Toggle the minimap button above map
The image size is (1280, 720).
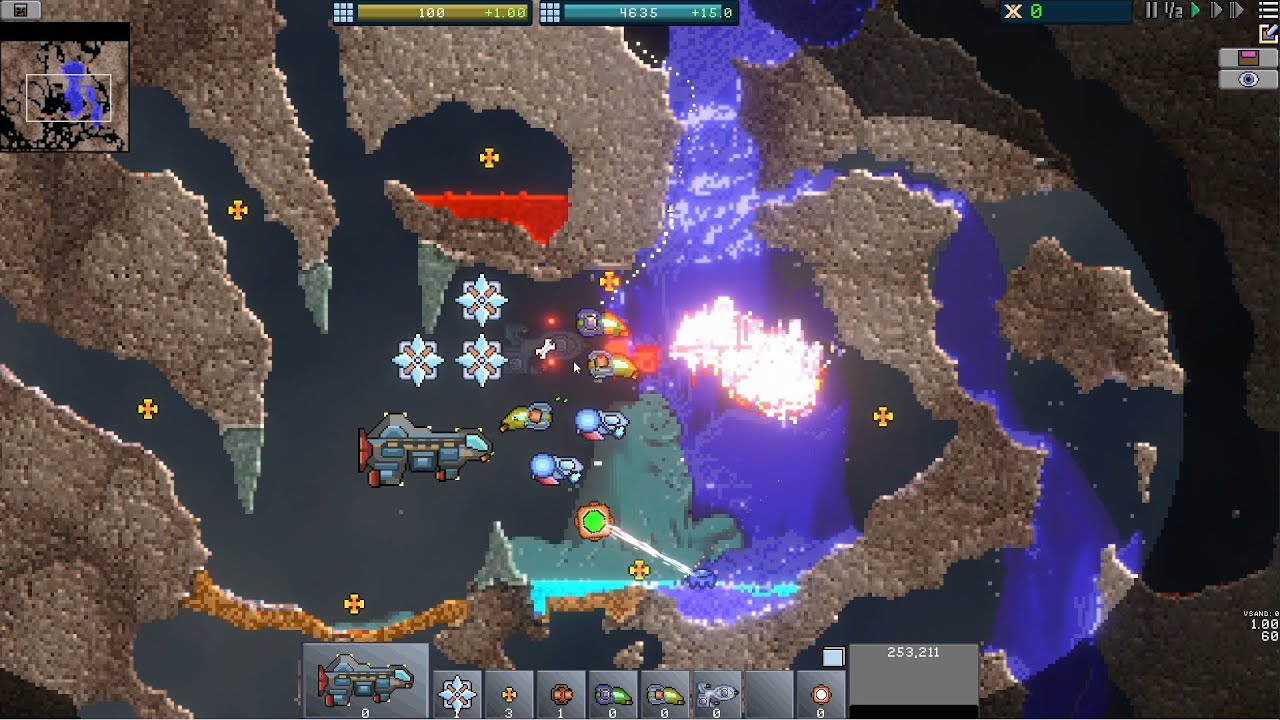pos(22,11)
